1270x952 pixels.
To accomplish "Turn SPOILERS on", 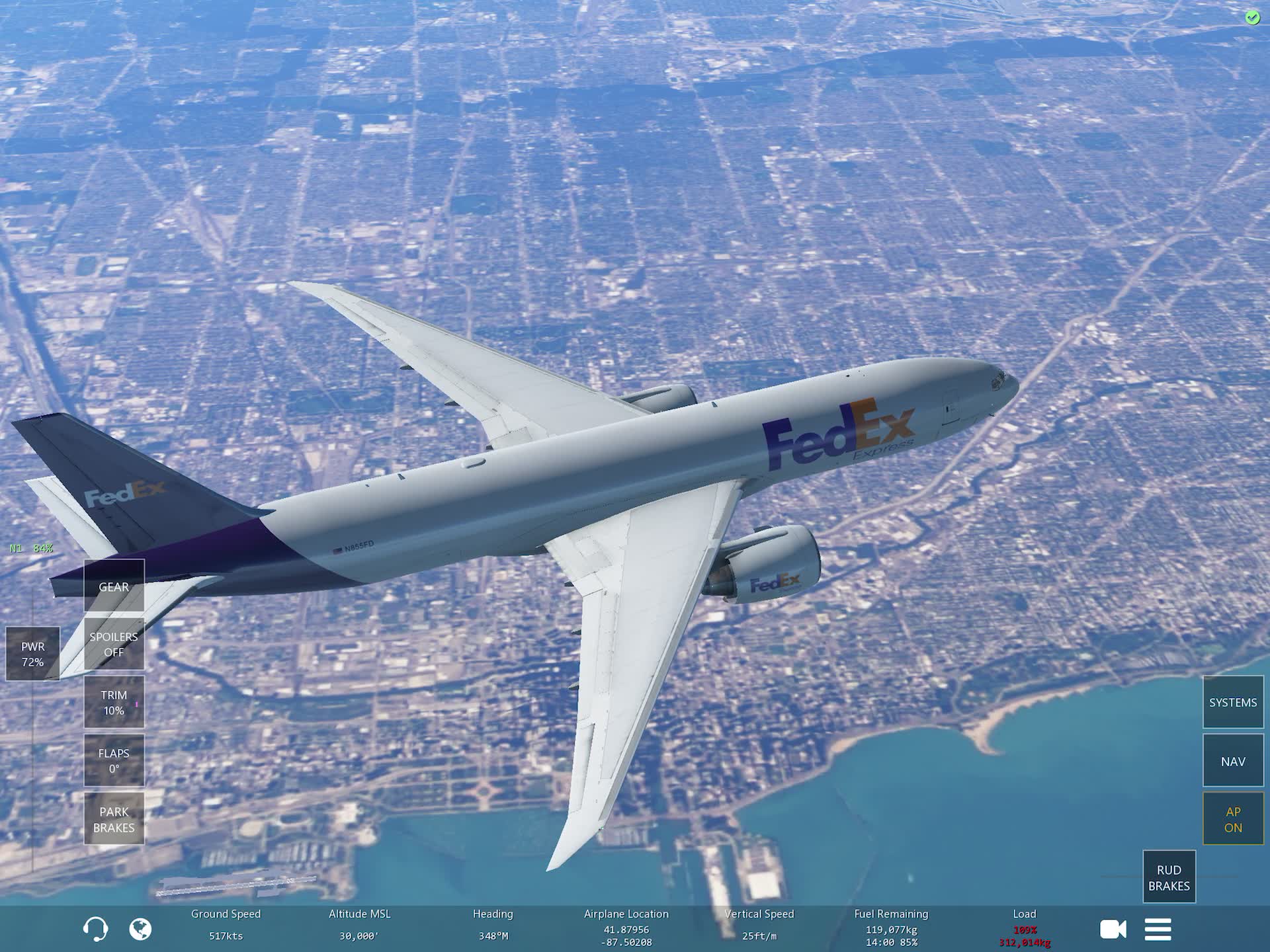I will coord(113,643).
